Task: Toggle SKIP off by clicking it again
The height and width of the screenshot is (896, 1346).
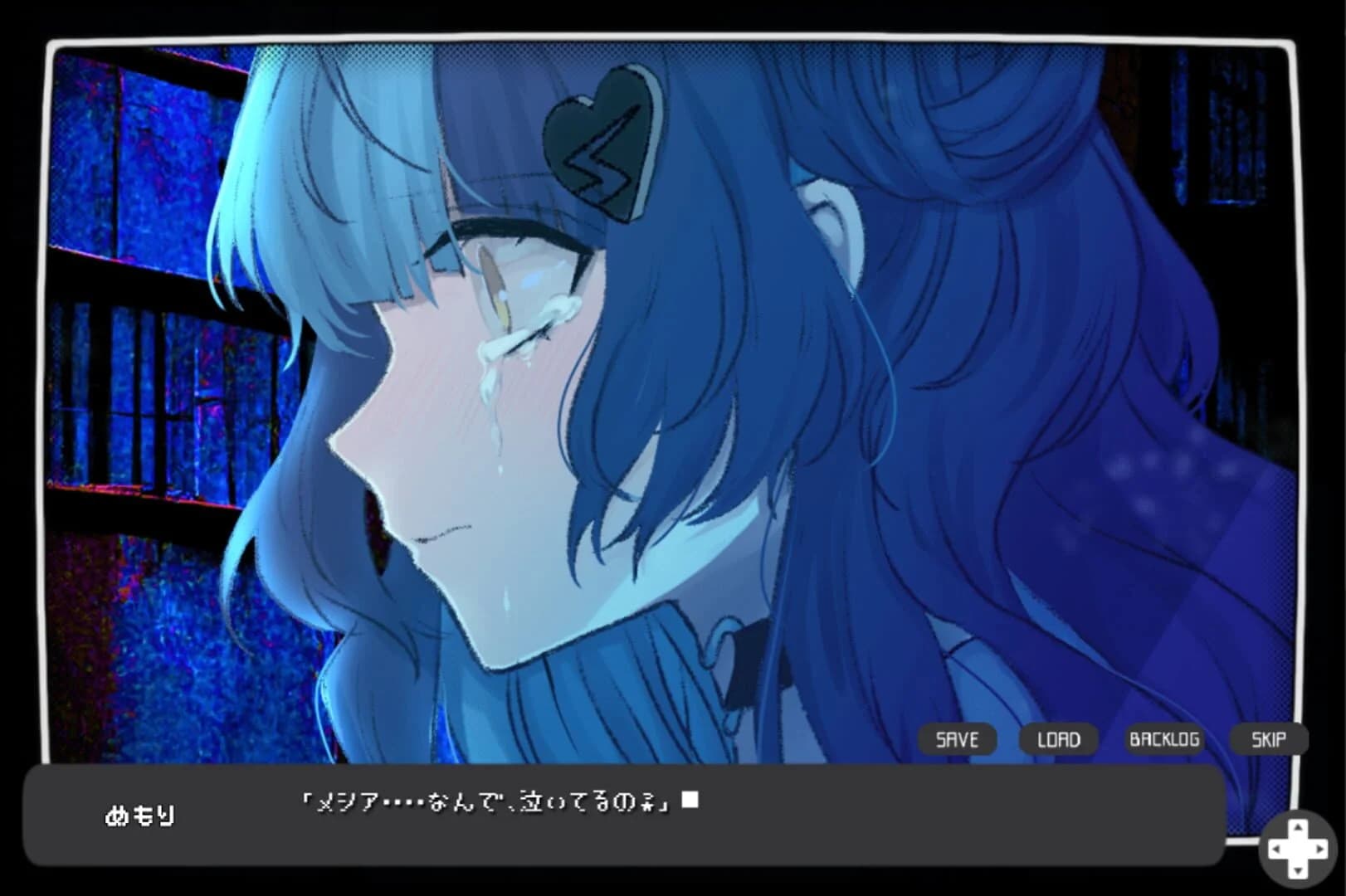Action: pyautogui.click(x=1267, y=738)
